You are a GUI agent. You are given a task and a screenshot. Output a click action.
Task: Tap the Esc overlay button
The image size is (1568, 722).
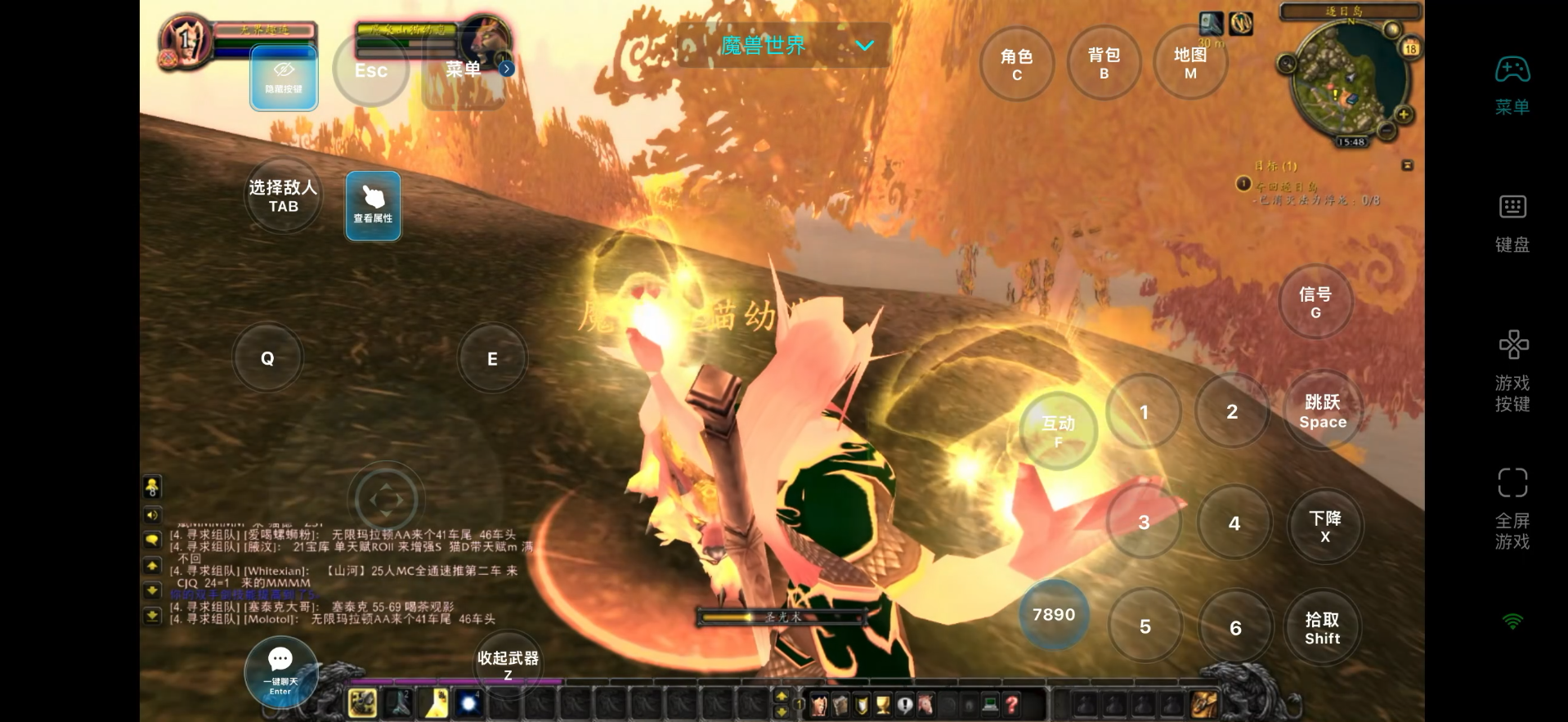point(370,70)
